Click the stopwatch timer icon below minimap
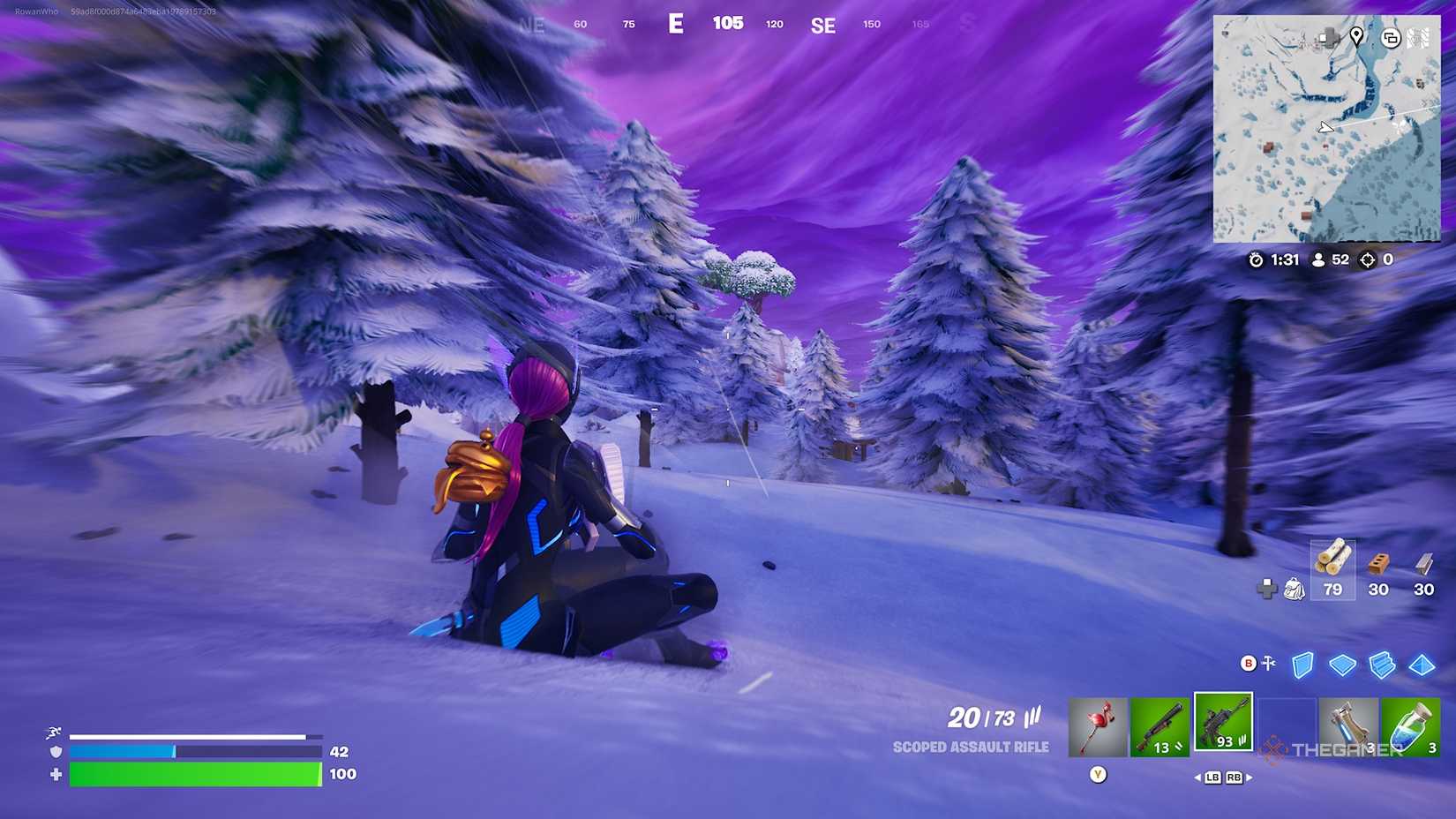Screen dimensions: 1456x819 (1257, 259)
